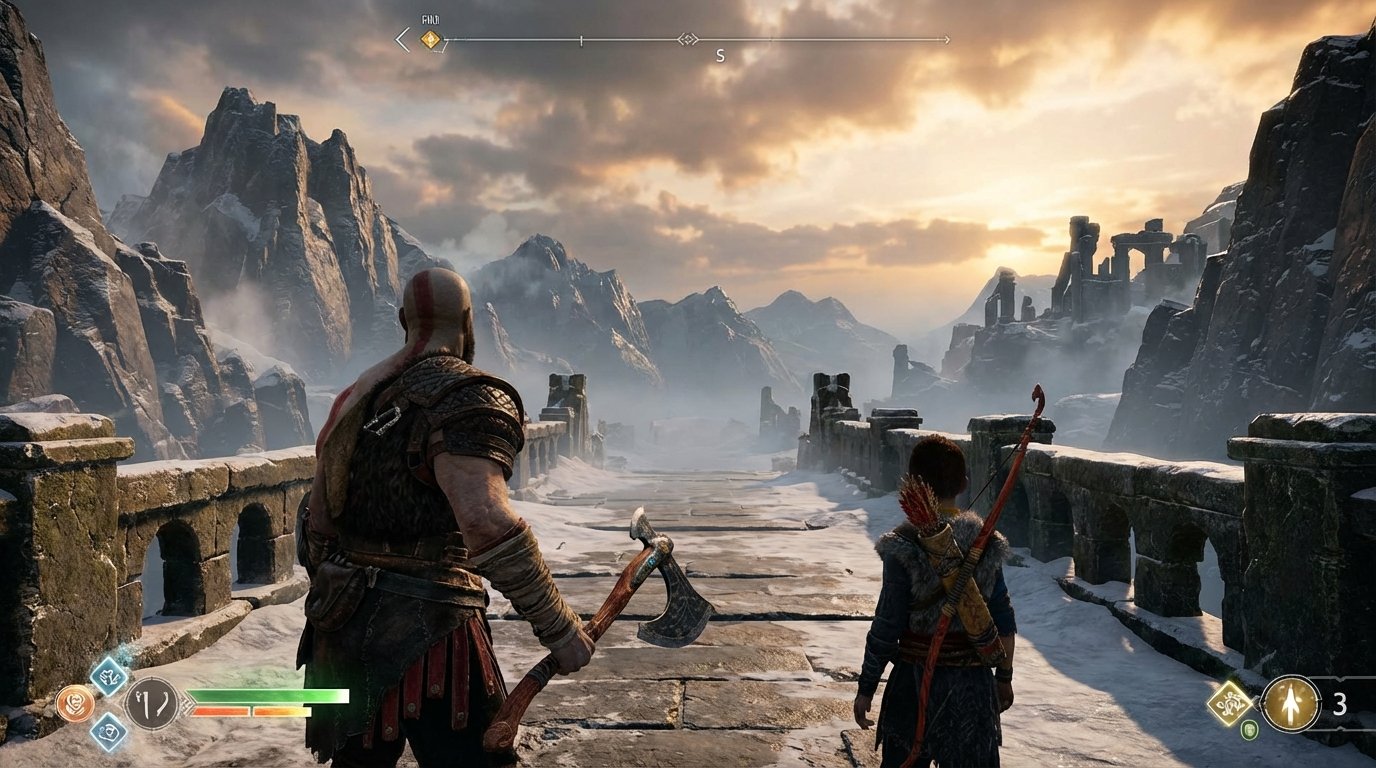Click the orange resurrection stone medallion

click(75, 702)
